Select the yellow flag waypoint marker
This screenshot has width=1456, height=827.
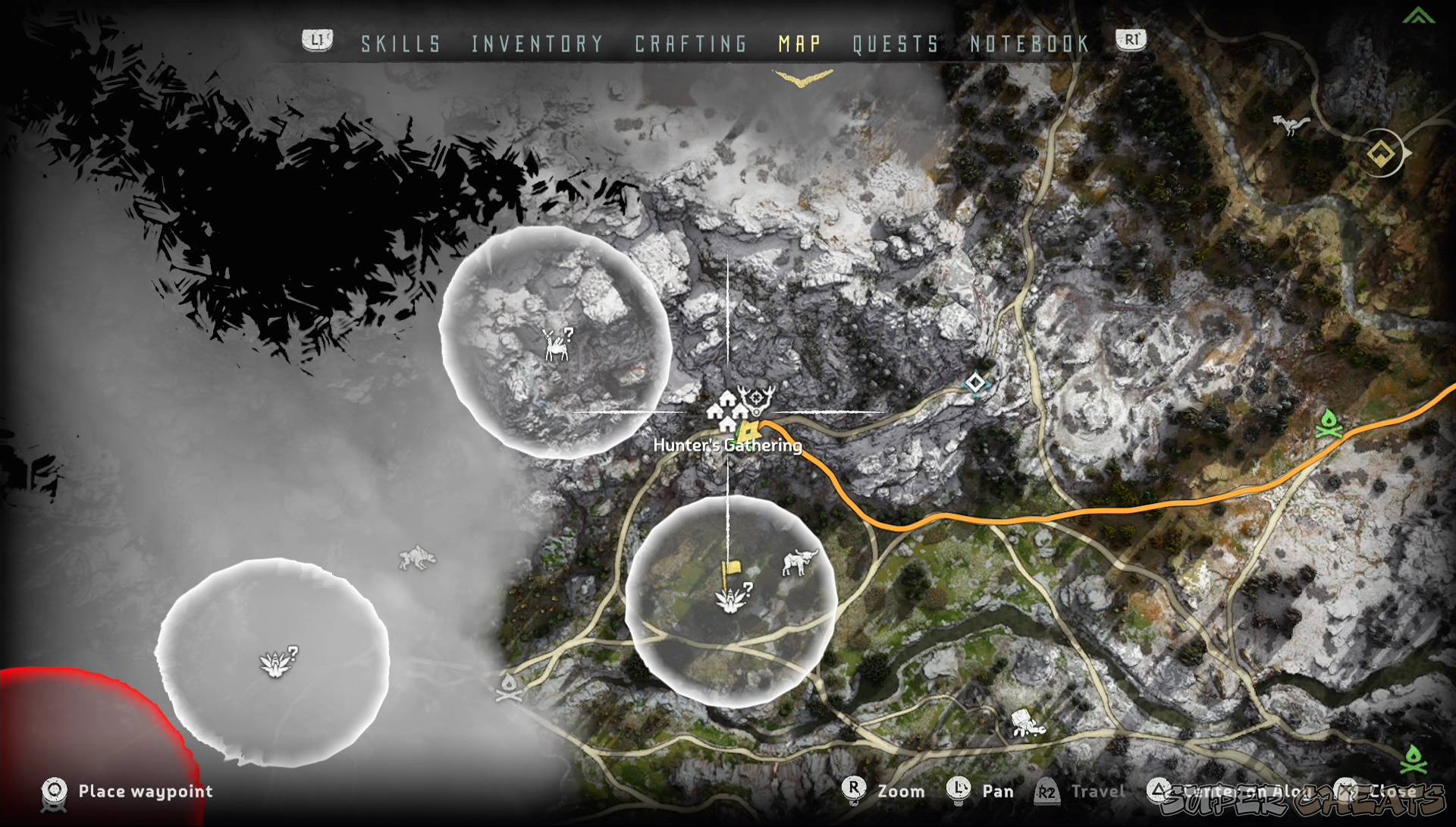pyautogui.click(x=732, y=571)
